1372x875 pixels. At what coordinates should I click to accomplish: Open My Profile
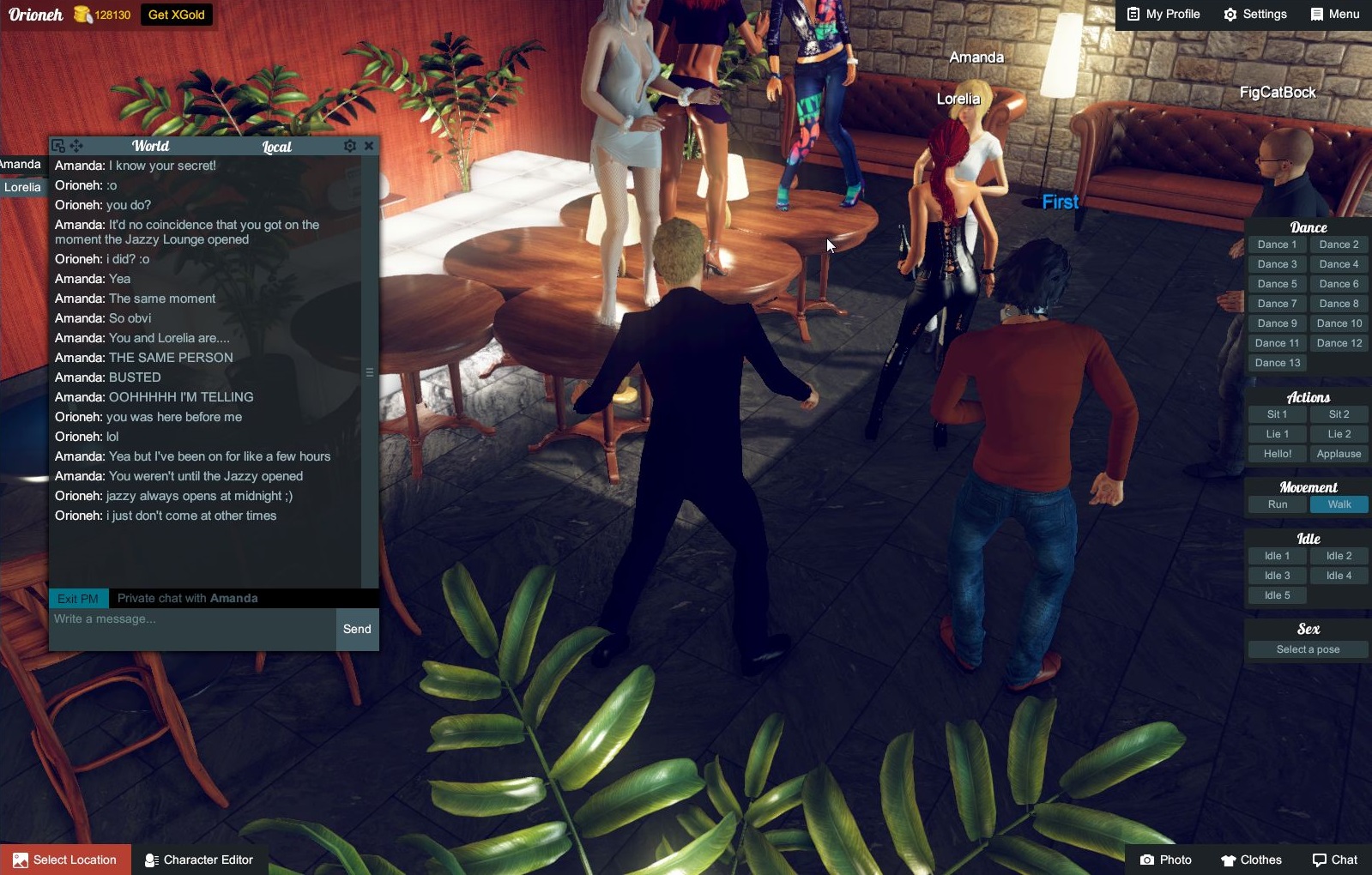point(1163,15)
